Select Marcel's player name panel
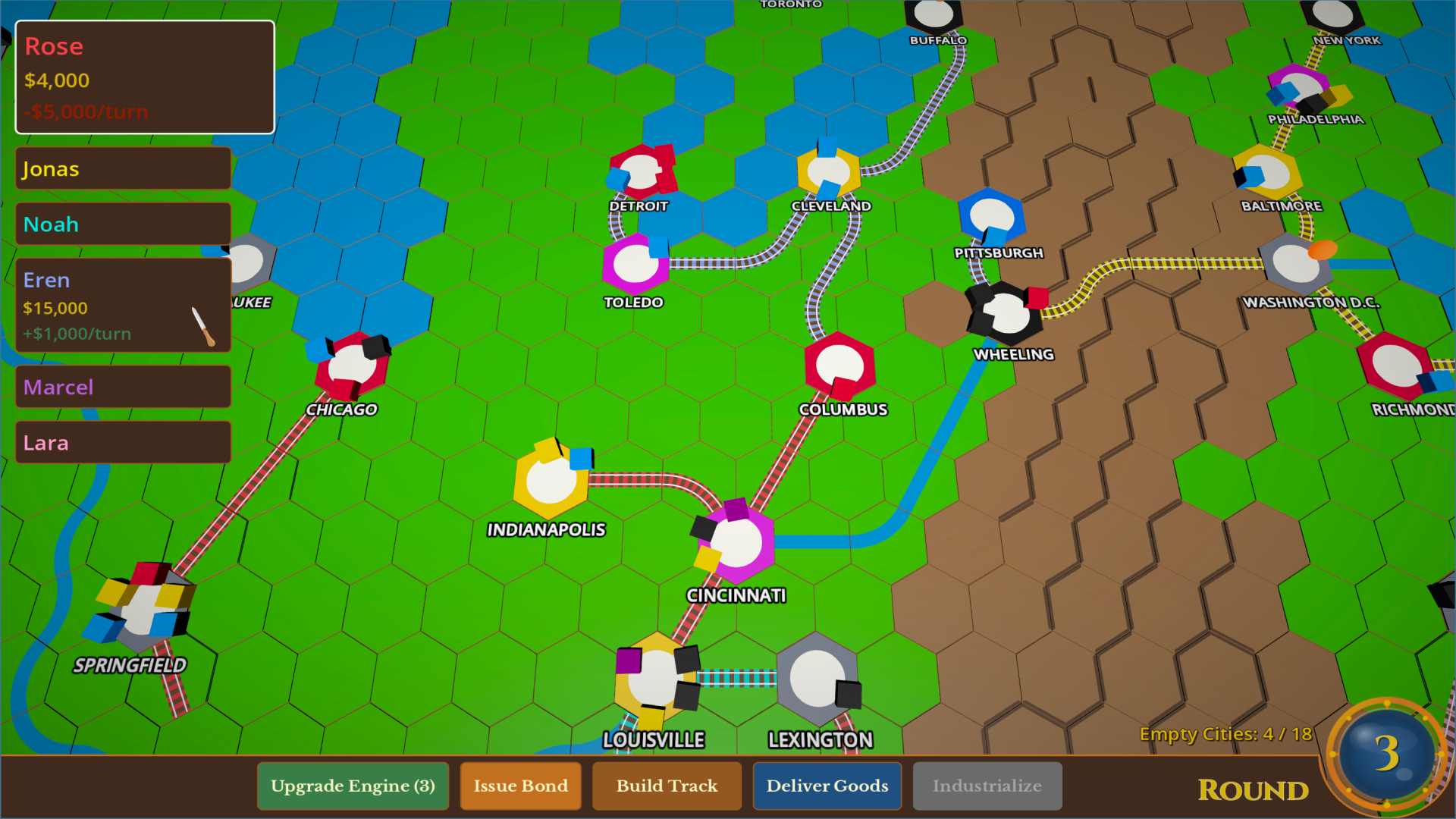This screenshot has width=1456, height=819. pyautogui.click(x=122, y=387)
